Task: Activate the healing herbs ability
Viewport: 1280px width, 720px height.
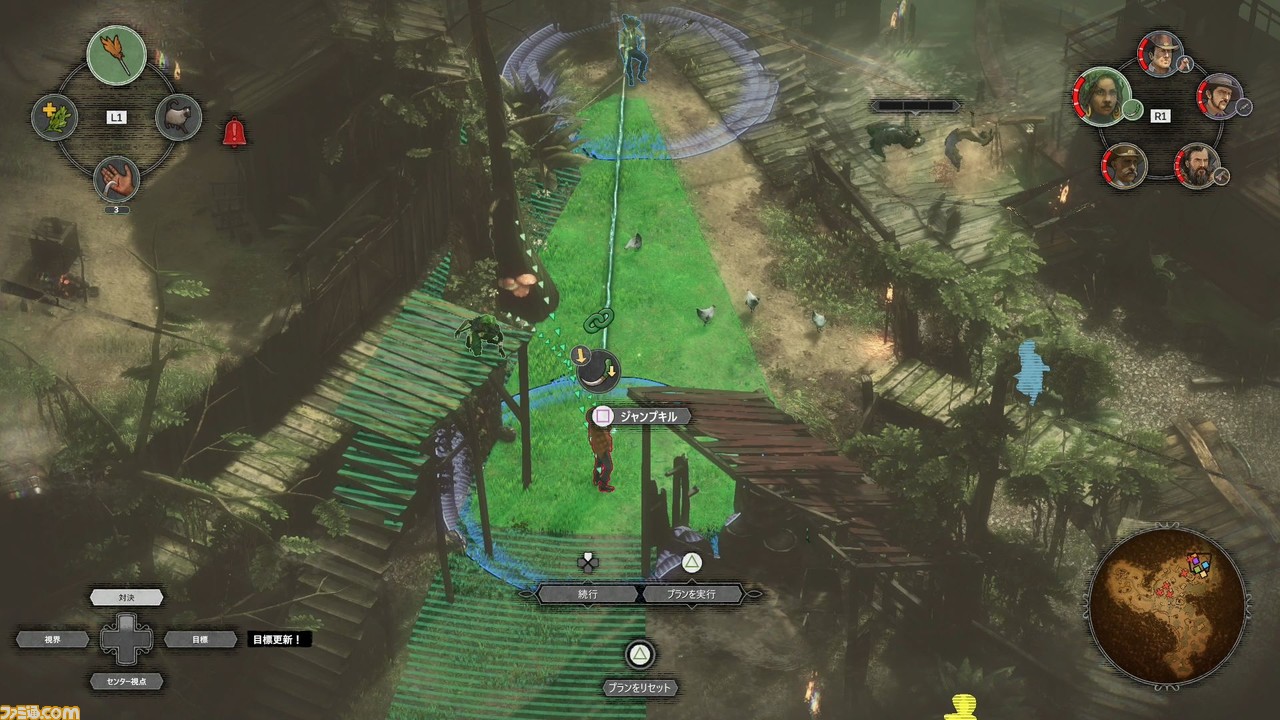Action: tap(54, 119)
